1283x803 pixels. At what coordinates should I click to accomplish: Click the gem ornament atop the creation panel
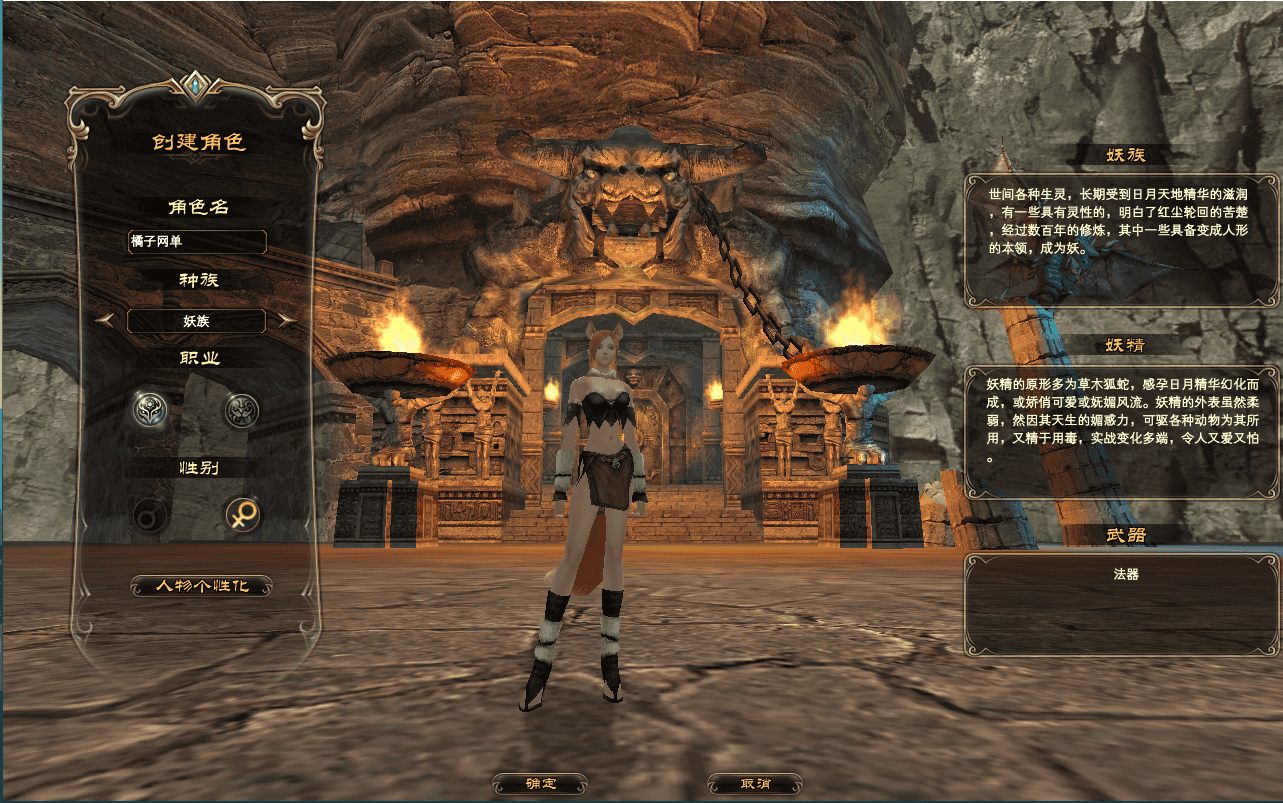click(x=196, y=86)
